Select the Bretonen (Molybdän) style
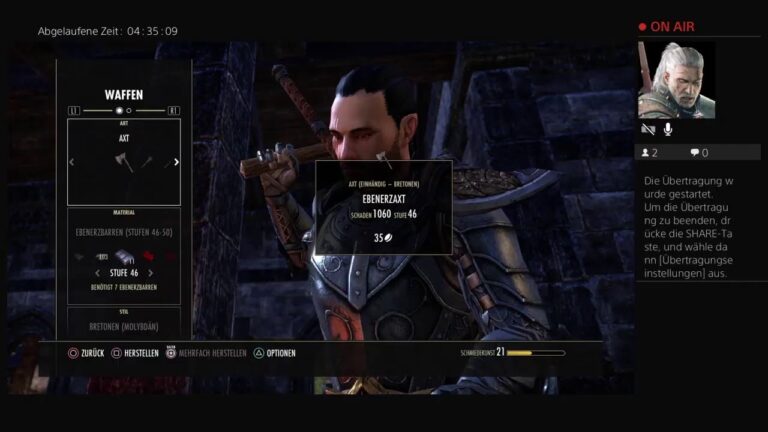Screen dimensions: 768x432 (123, 326)
